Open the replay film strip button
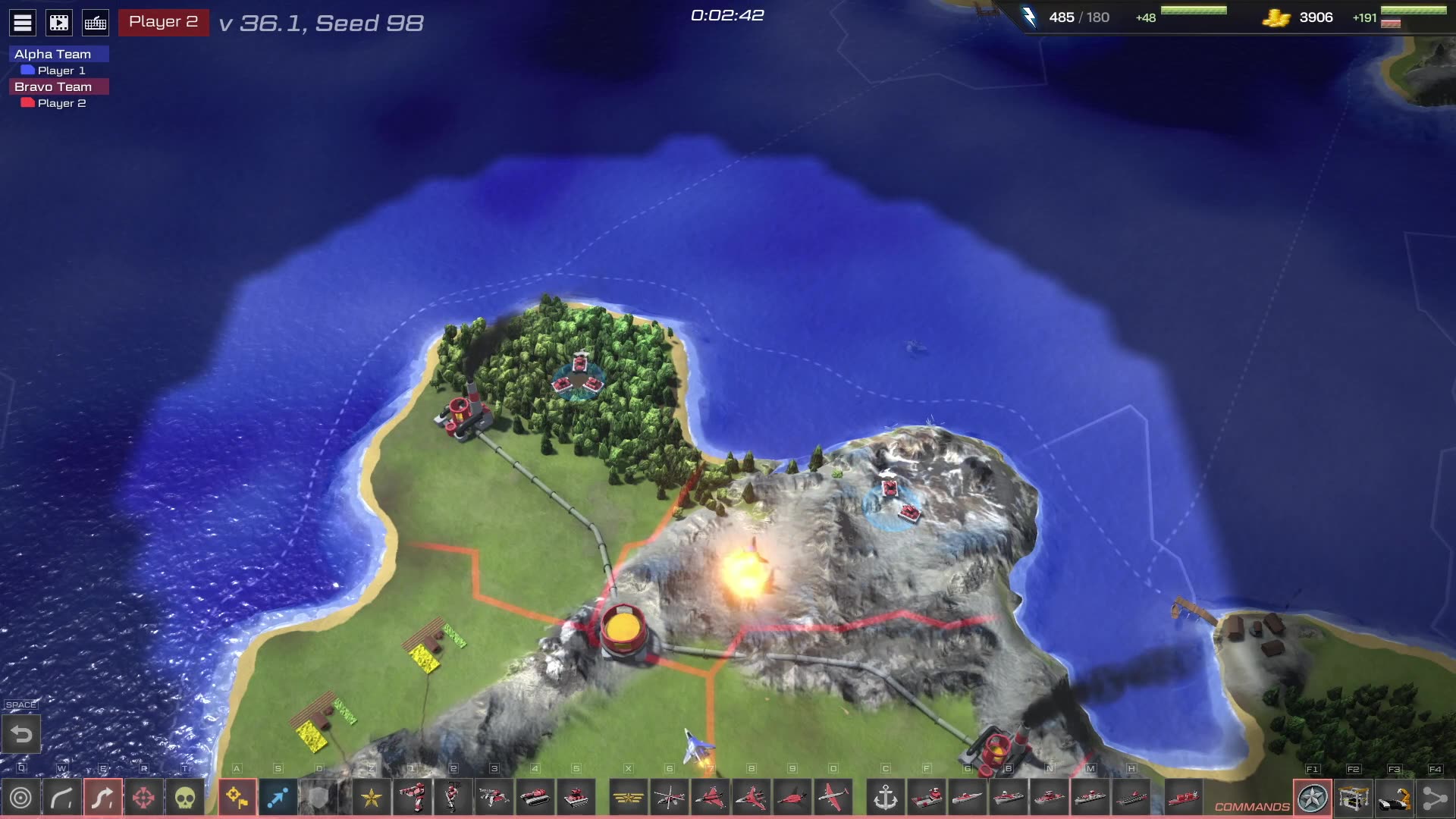The image size is (1456, 819). point(59,23)
